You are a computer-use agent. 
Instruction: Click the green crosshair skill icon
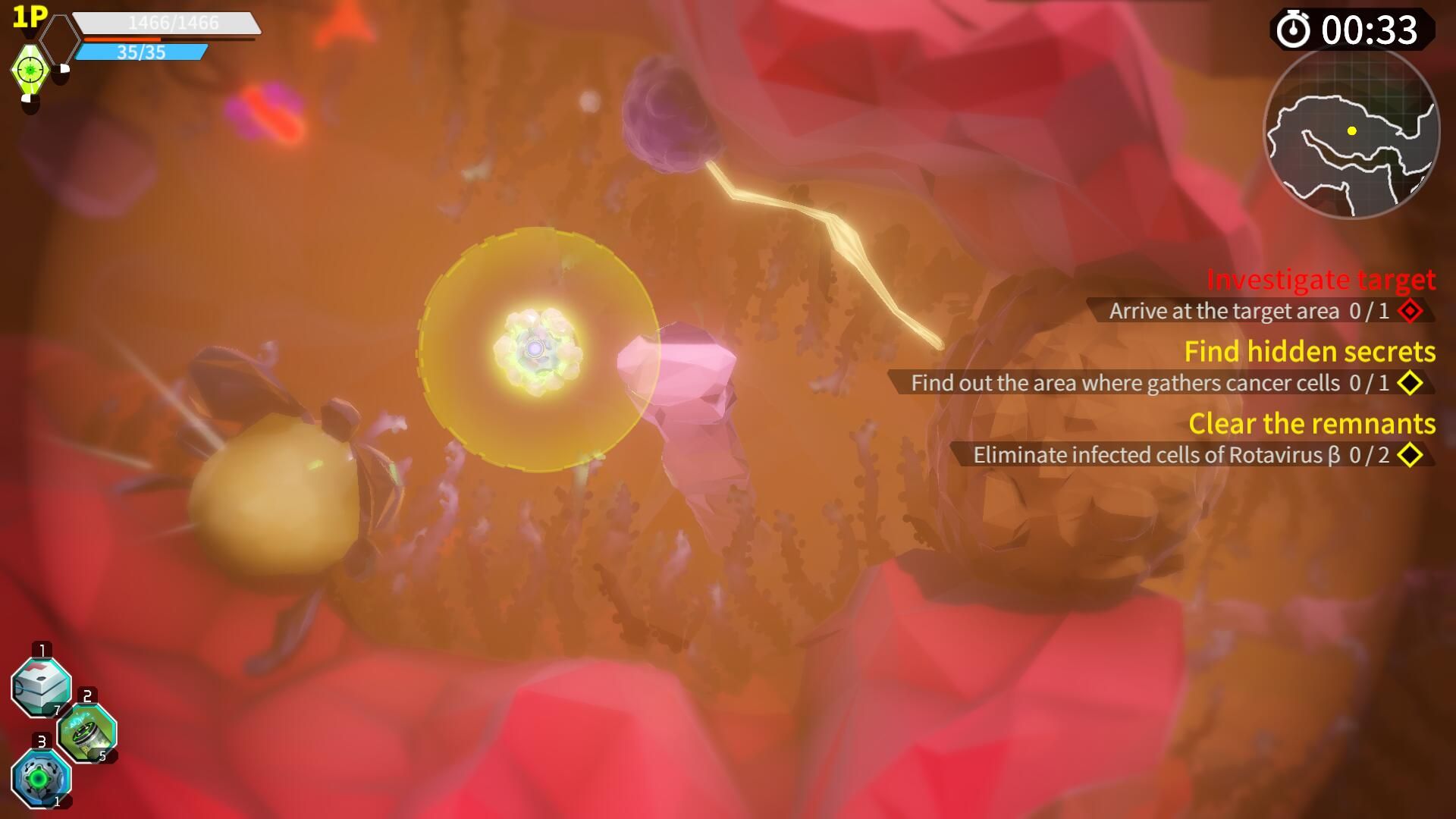(x=30, y=71)
